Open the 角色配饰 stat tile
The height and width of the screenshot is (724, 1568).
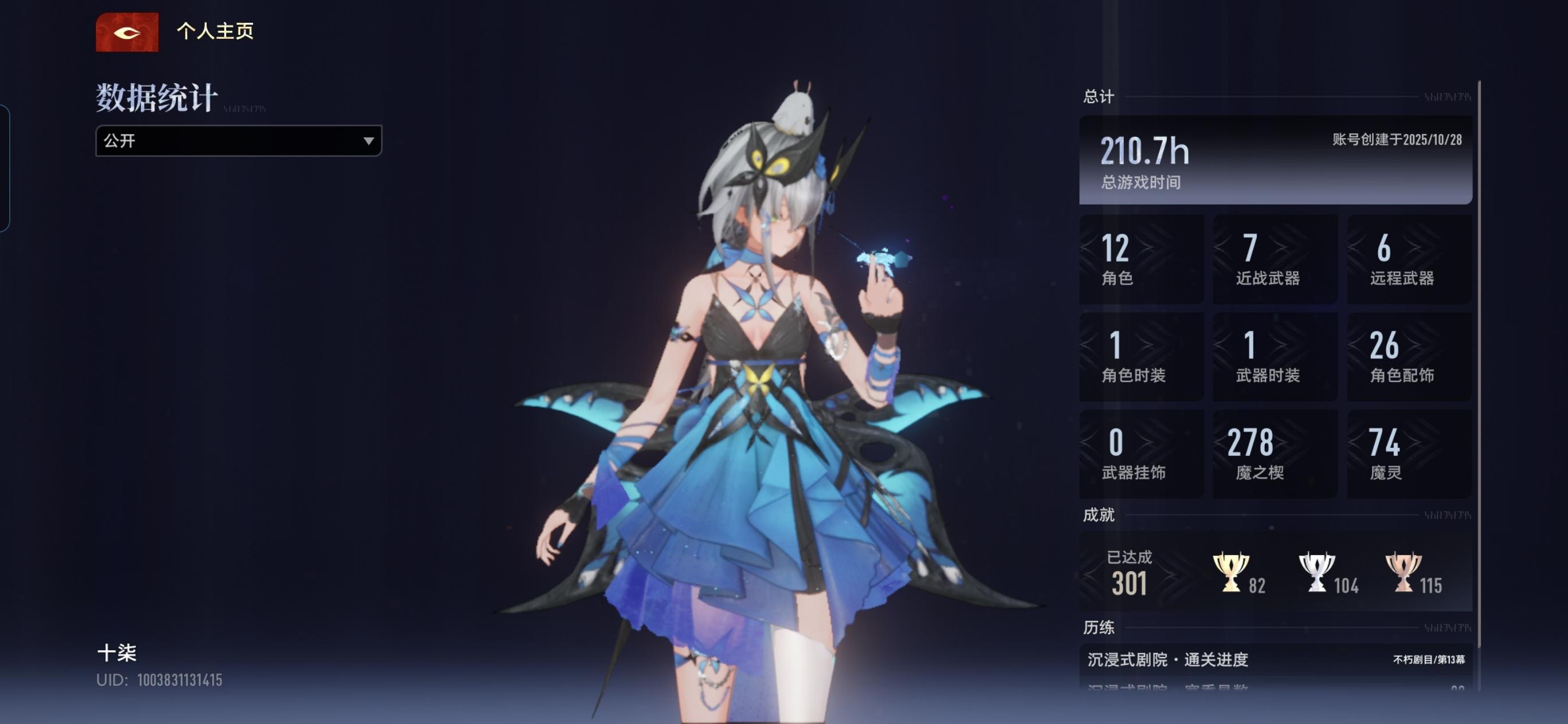coord(1409,356)
